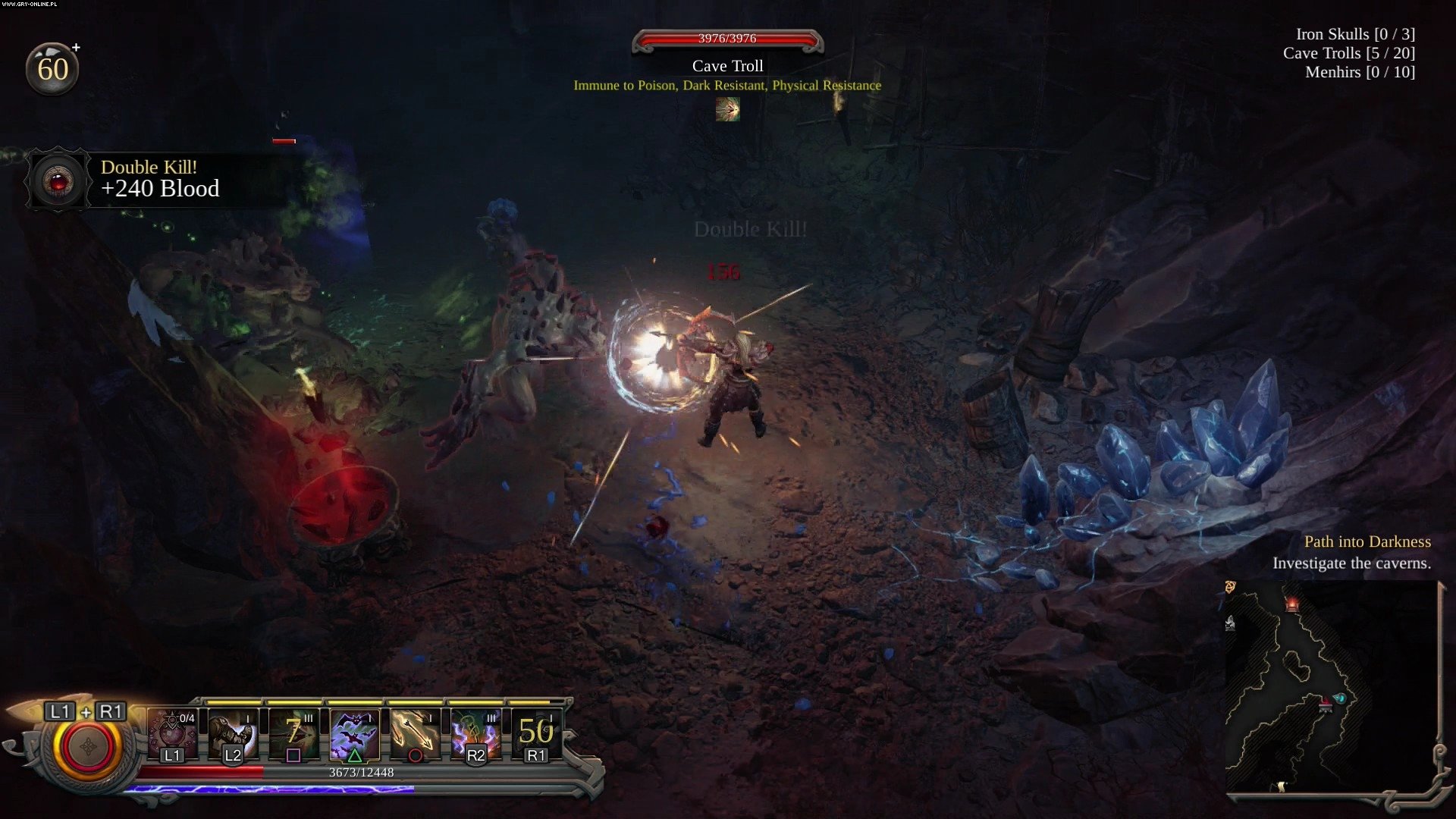Click the Cave Troll status effect icon

pyautogui.click(x=727, y=109)
